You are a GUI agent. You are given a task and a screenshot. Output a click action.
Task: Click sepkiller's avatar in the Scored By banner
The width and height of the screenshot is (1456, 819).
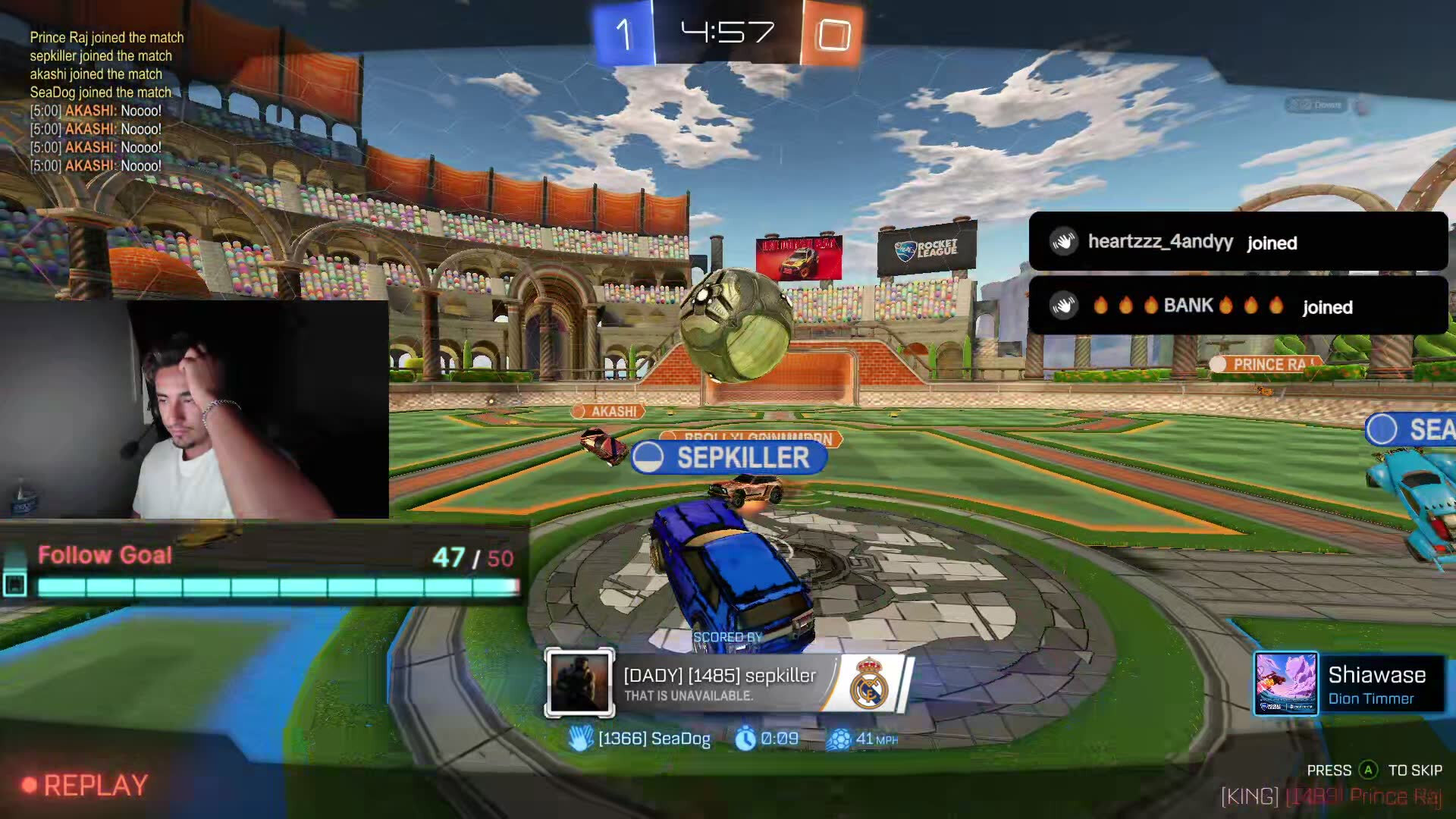(x=579, y=683)
